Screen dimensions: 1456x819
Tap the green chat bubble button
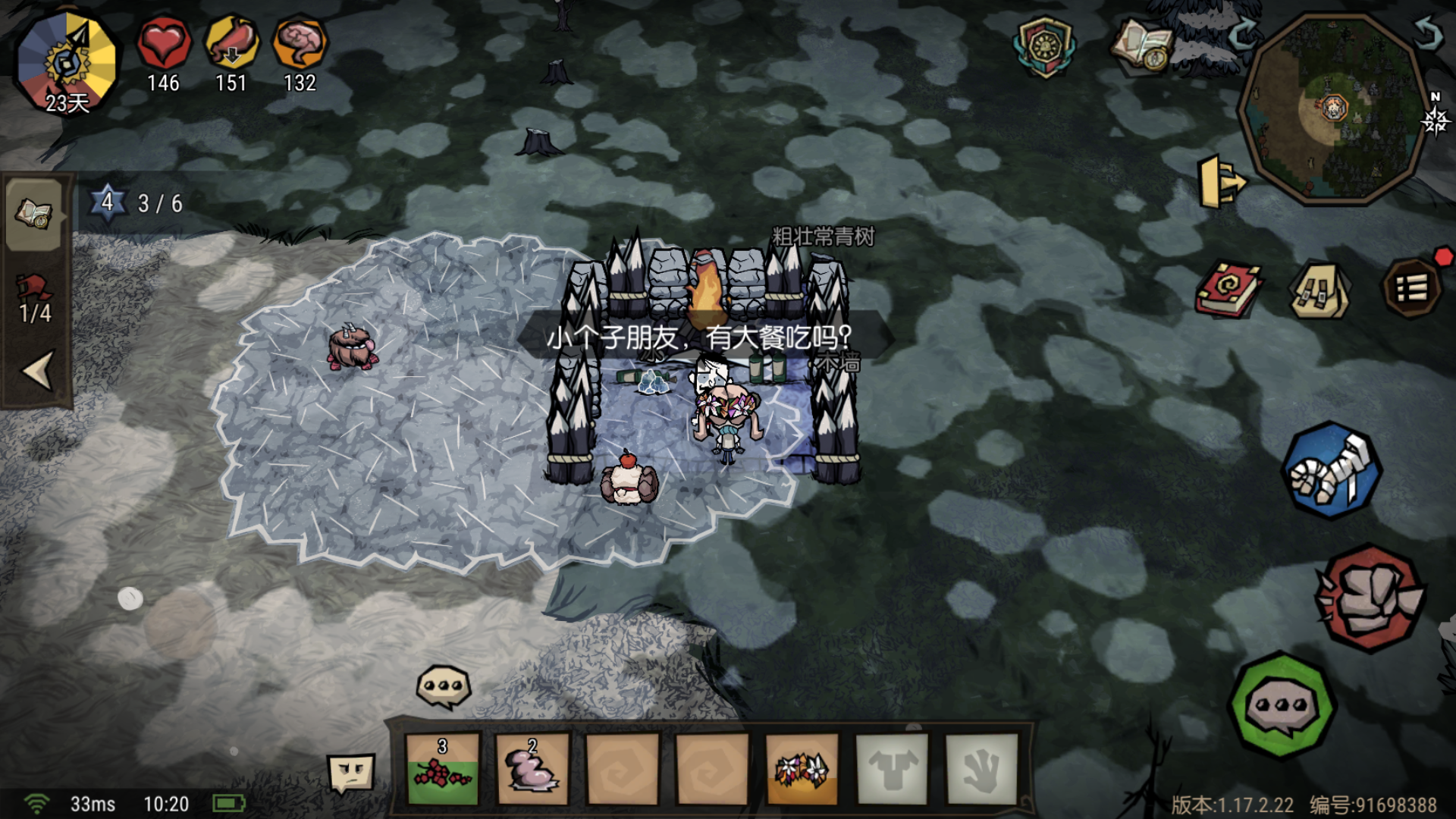1282,705
